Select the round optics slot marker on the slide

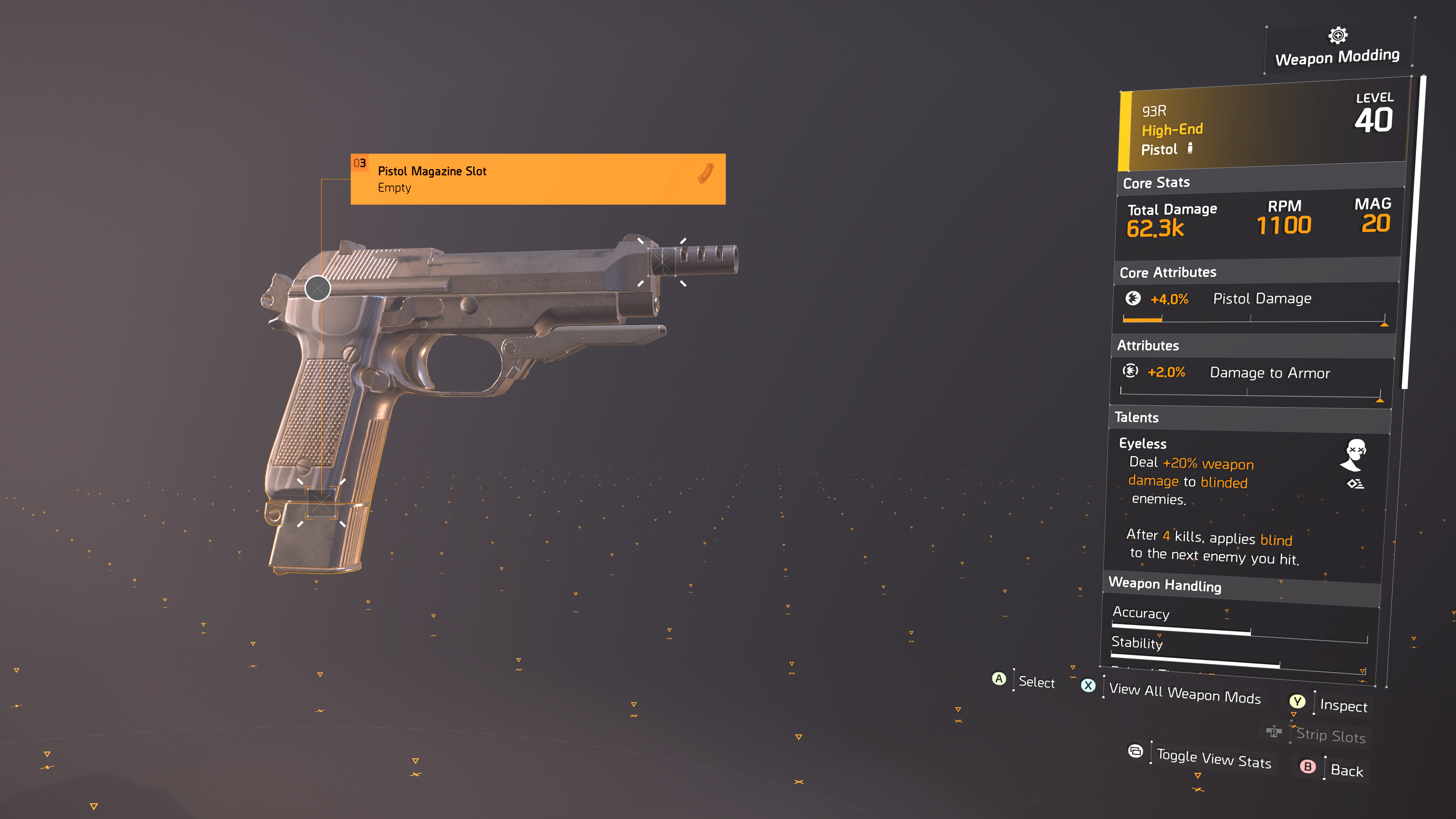coord(318,288)
